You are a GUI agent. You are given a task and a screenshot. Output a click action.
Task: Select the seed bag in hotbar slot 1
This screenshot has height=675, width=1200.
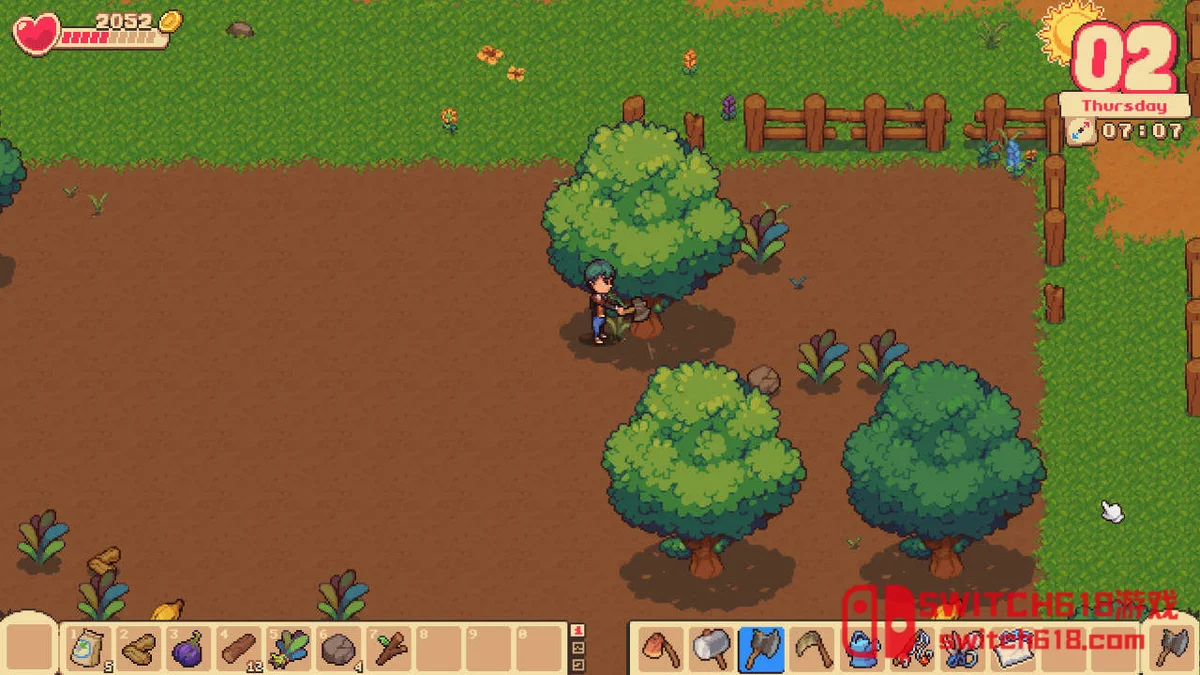coord(88,649)
